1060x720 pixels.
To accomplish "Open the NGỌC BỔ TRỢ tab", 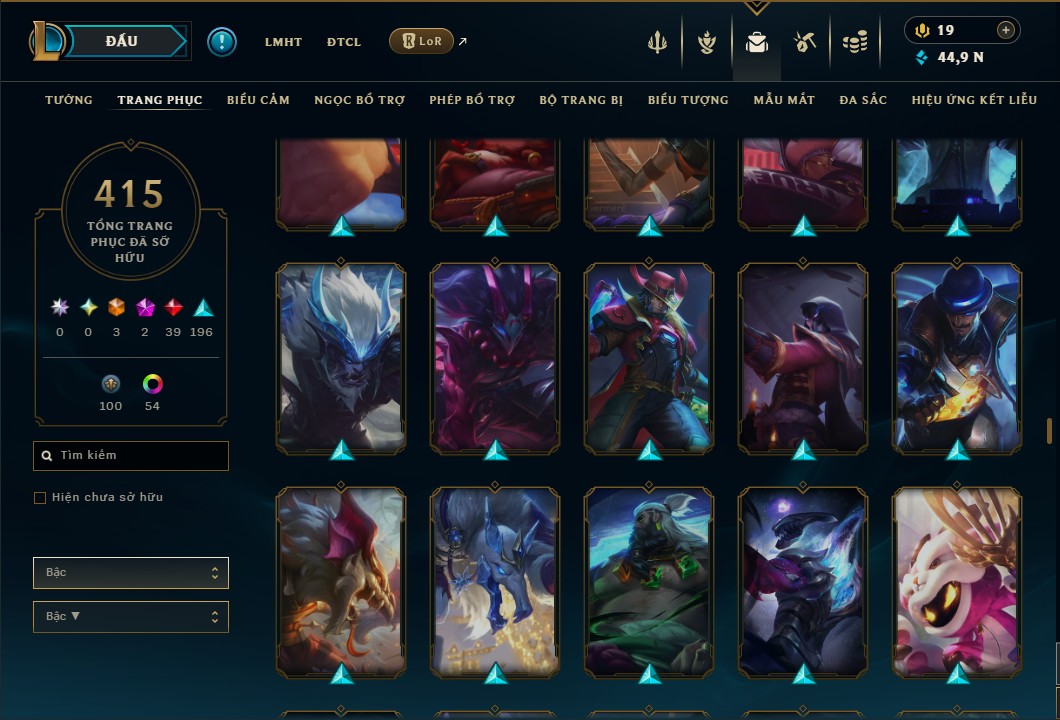I will pyautogui.click(x=359, y=100).
